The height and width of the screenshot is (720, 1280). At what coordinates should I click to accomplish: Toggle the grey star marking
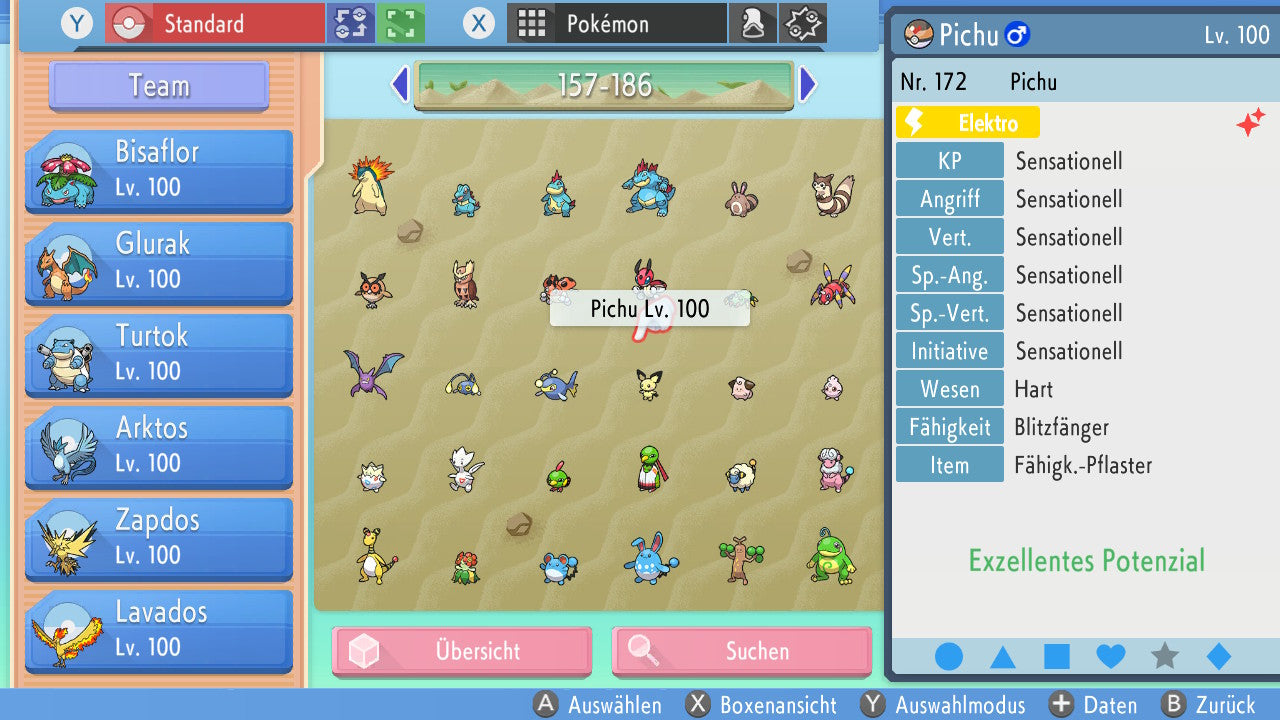tap(1165, 657)
